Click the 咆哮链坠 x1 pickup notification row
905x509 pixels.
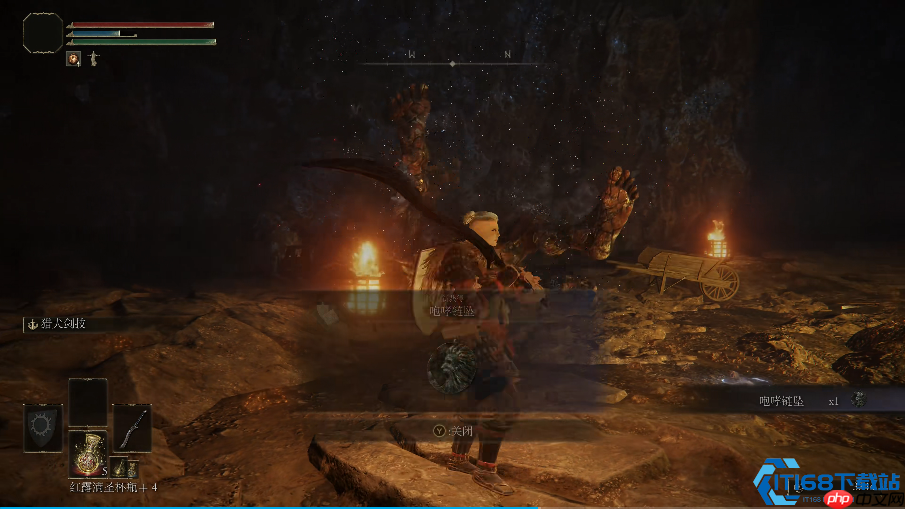pos(800,400)
